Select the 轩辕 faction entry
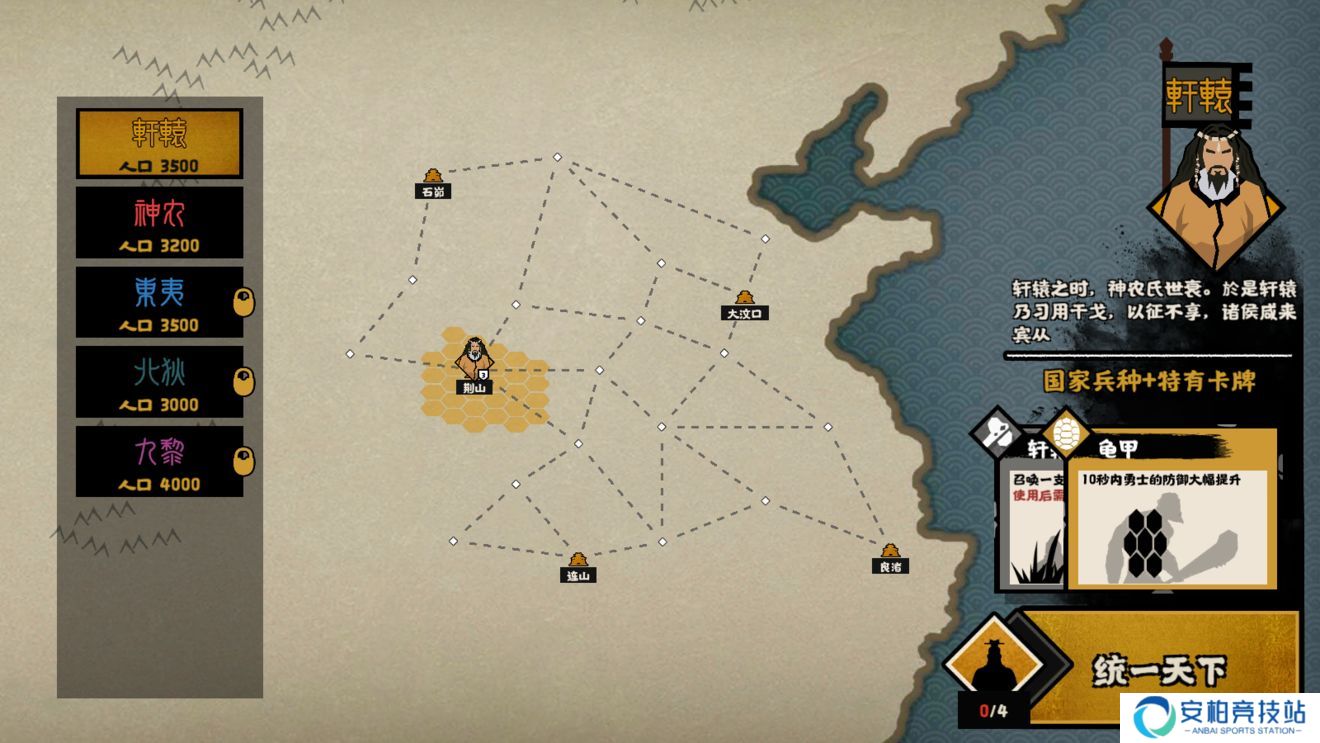1320x743 pixels. (x=160, y=143)
